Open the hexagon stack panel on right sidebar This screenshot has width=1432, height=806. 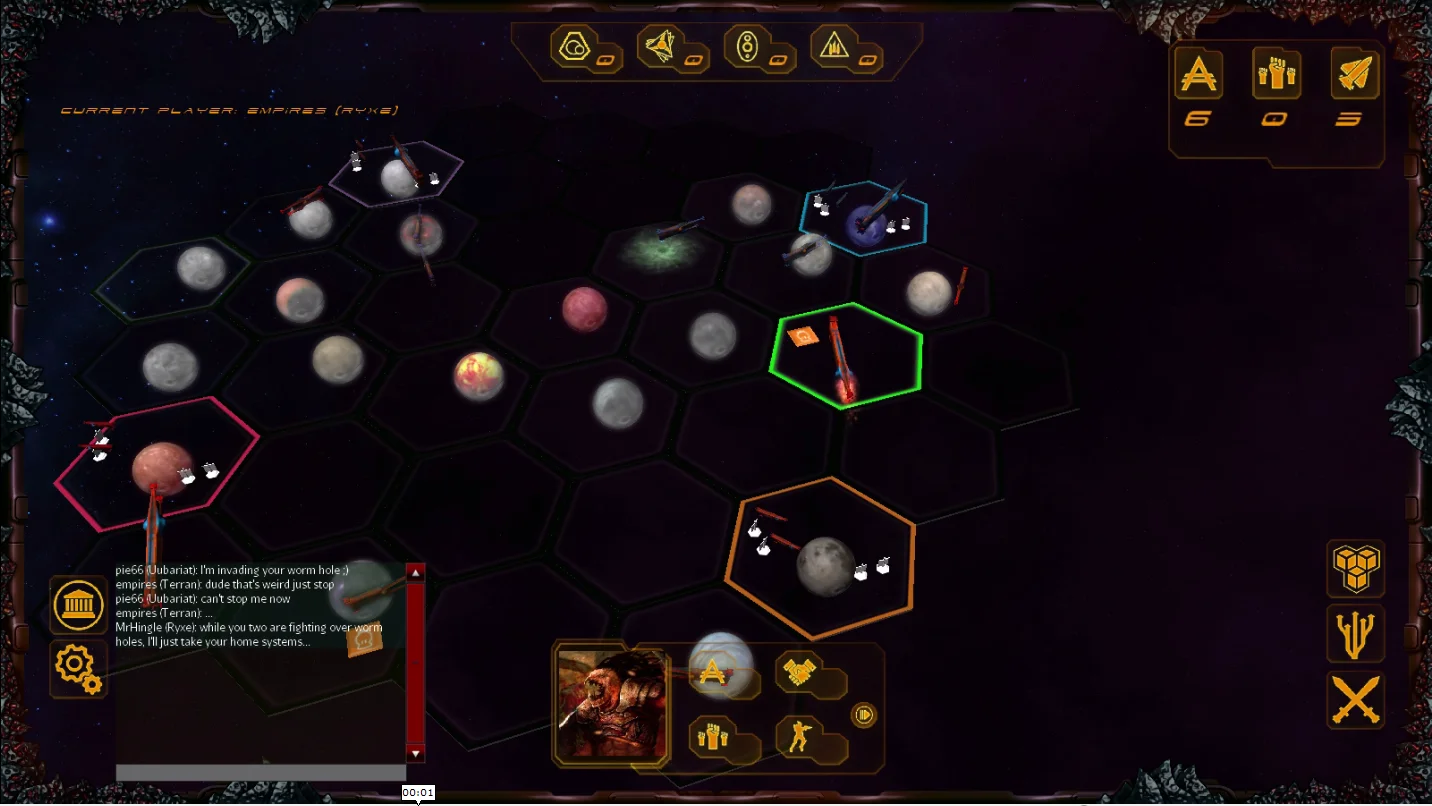(1355, 570)
